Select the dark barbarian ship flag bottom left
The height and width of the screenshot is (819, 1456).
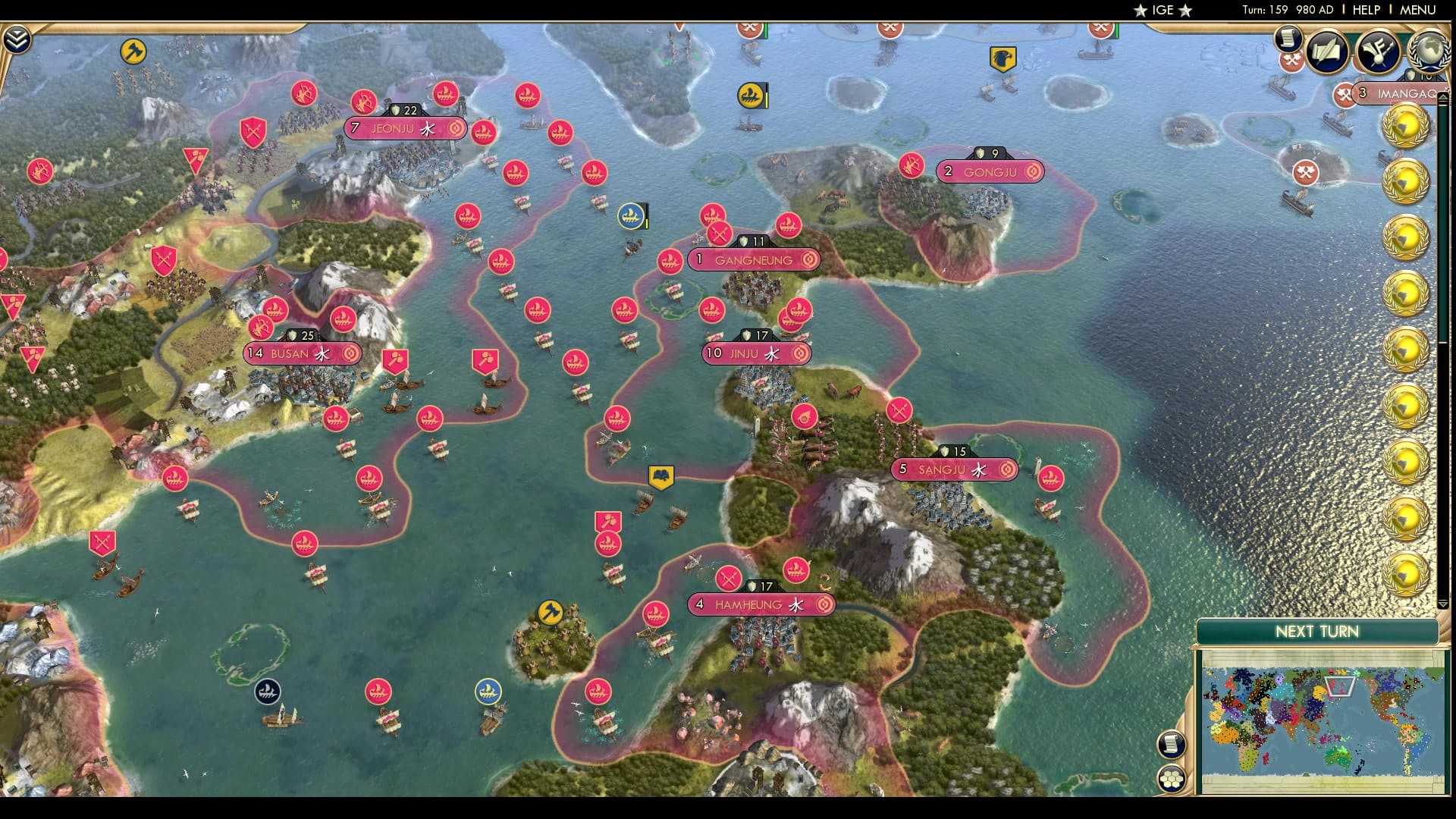269,690
